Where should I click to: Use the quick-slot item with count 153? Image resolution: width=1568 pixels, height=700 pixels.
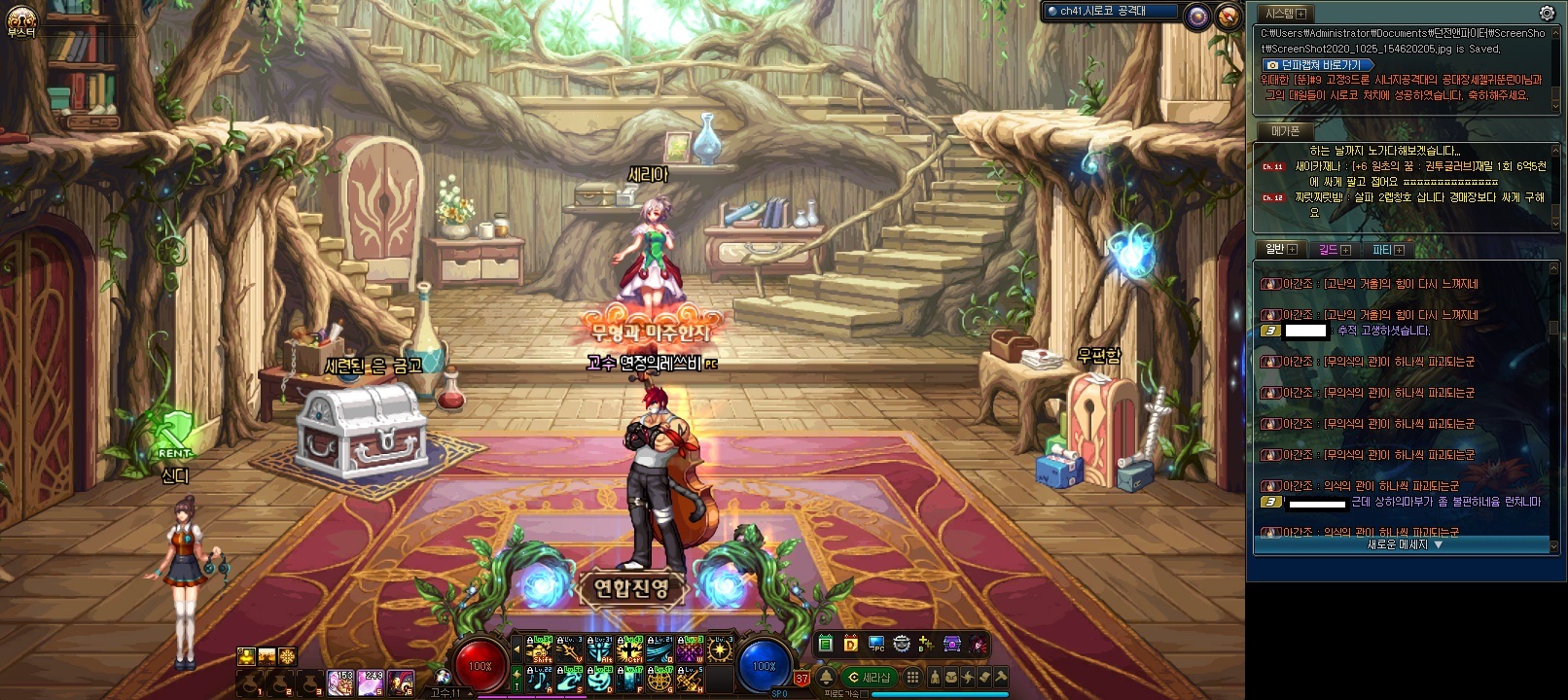[x=340, y=682]
